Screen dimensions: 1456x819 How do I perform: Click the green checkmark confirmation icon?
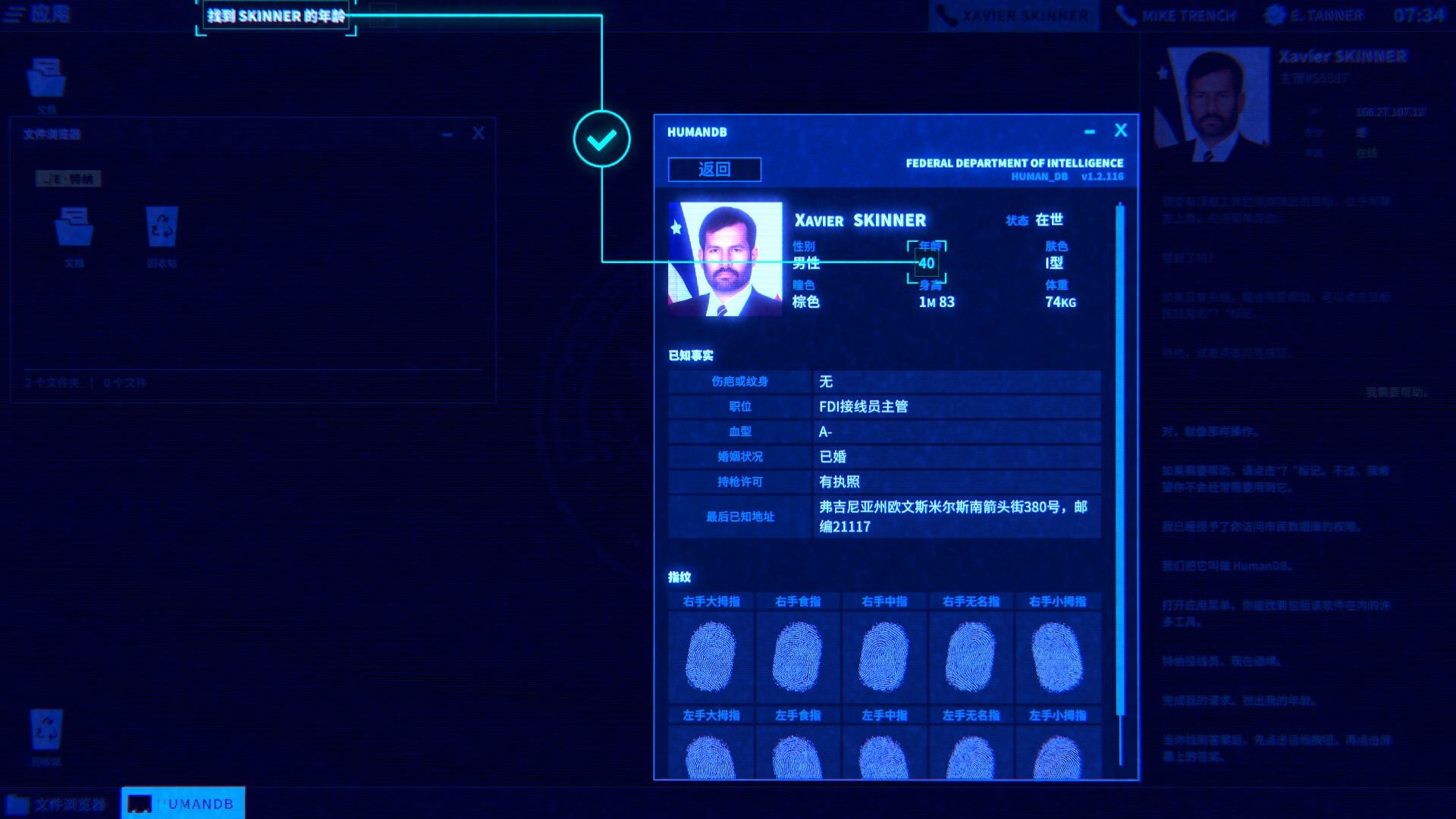coord(601,140)
